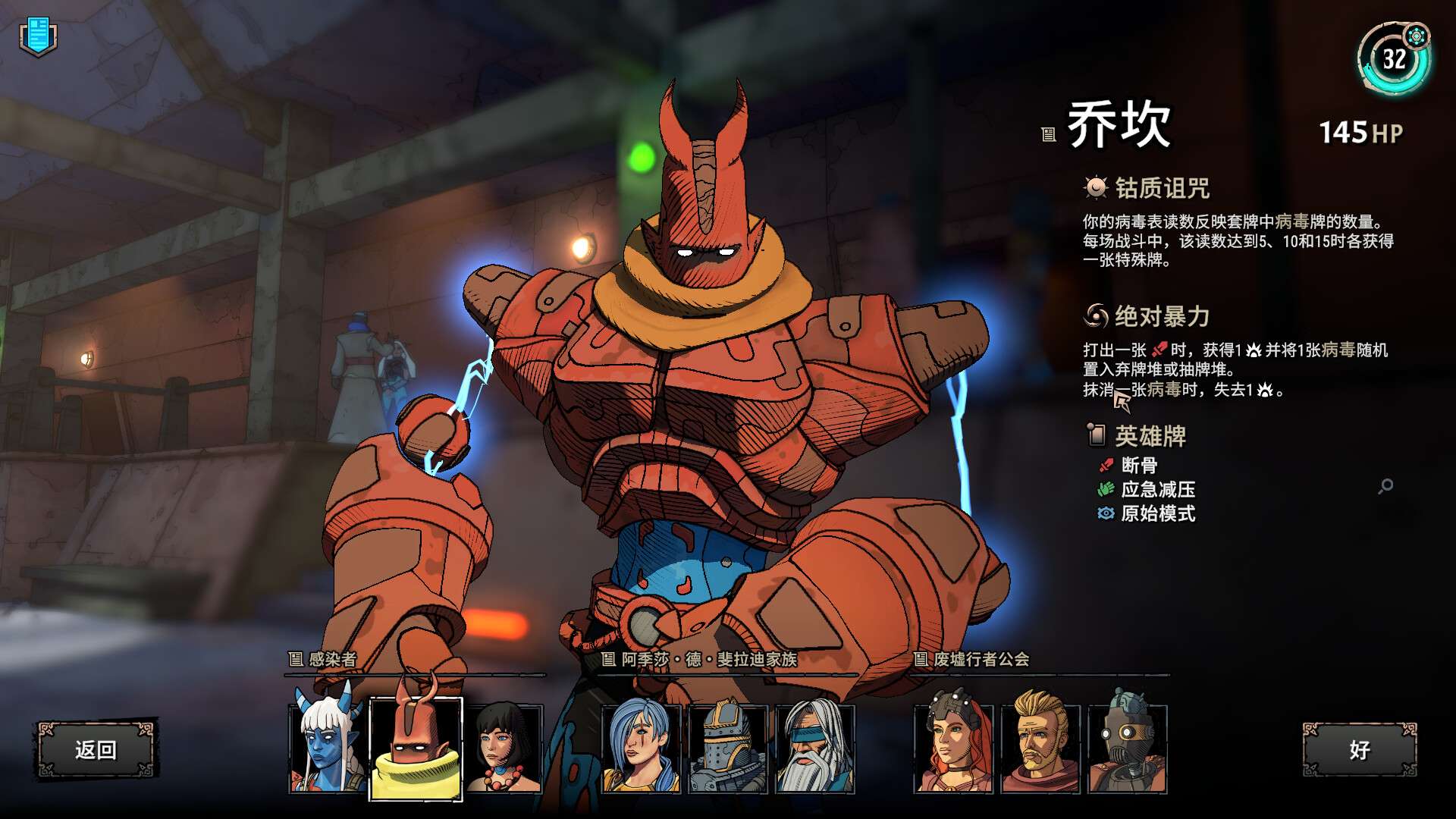
Task: Pick the gas-mask robot portrait
Action: point(1128,748)
